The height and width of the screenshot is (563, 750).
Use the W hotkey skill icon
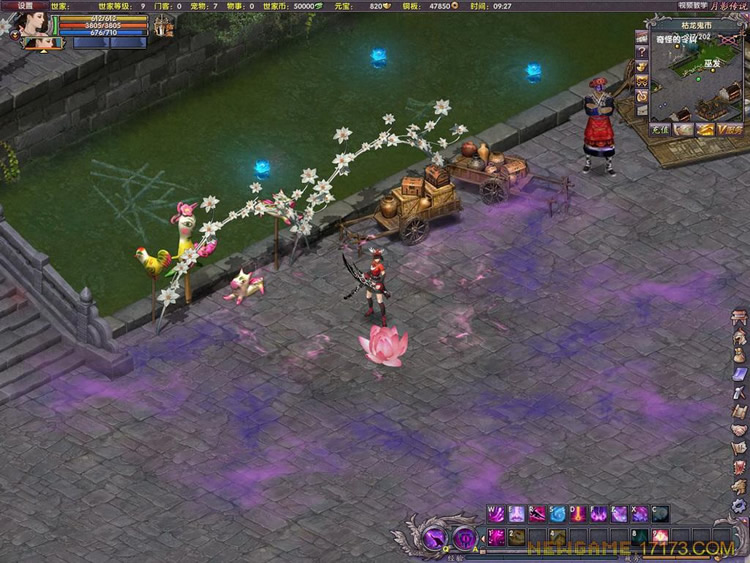tap(495, 514)
